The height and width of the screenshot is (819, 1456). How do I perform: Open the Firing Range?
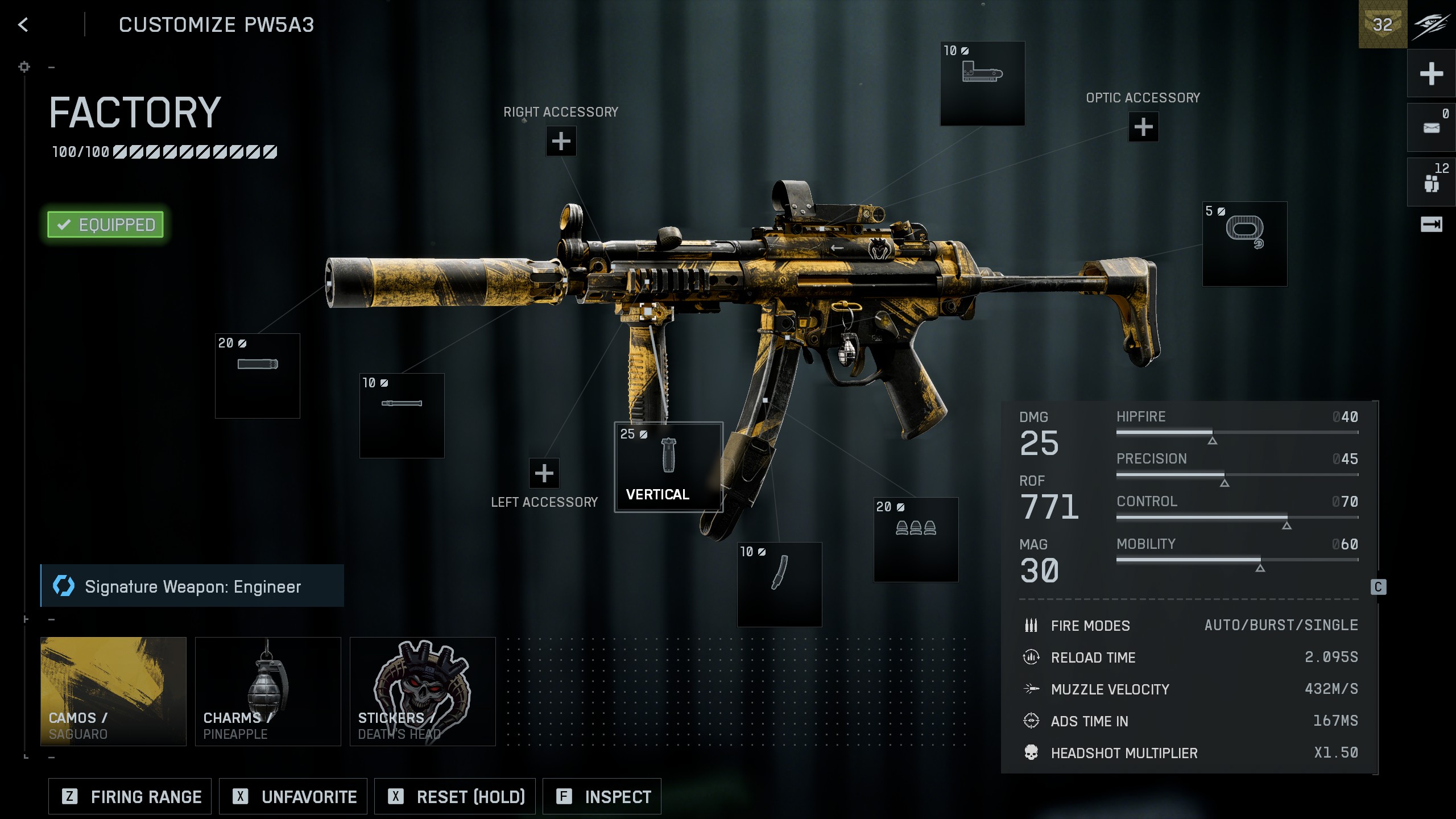click(130, 797)
